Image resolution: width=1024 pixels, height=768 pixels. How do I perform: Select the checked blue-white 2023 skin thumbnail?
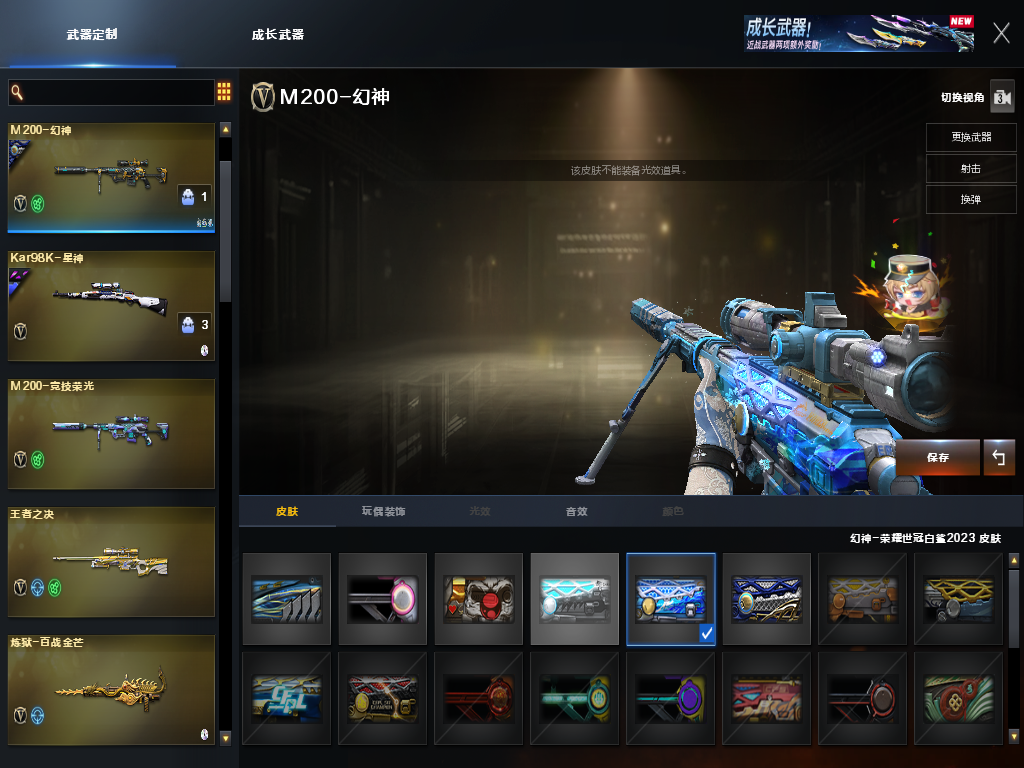click(671, 599)
